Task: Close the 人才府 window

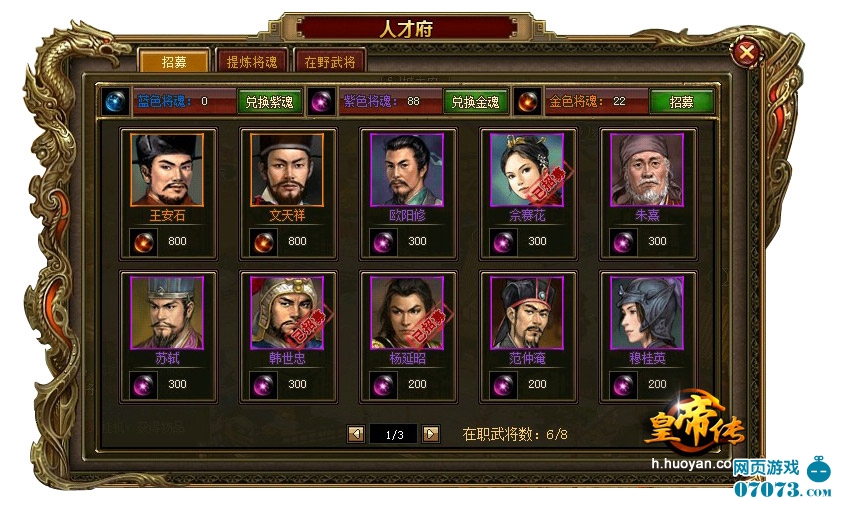Action: tap(747, 51)
